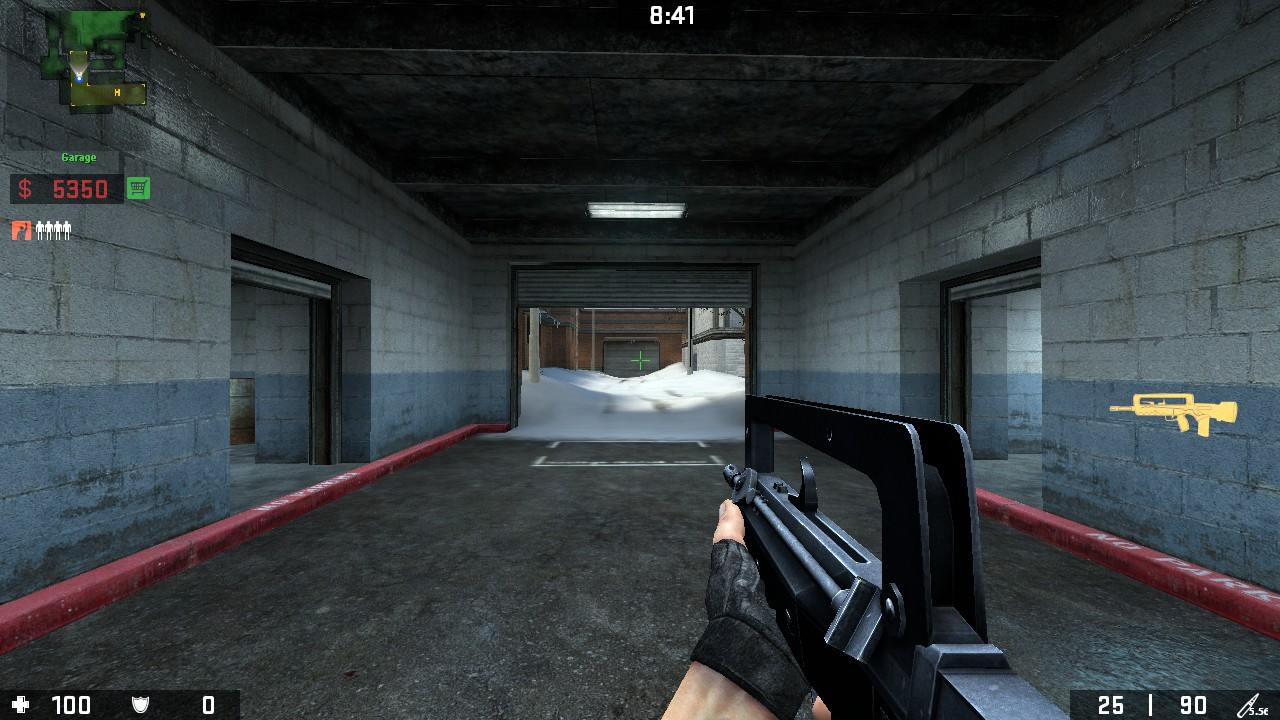Click the dollar sign on the money counter
This screenshot has width=1280, height=720.
pos(25,188)
